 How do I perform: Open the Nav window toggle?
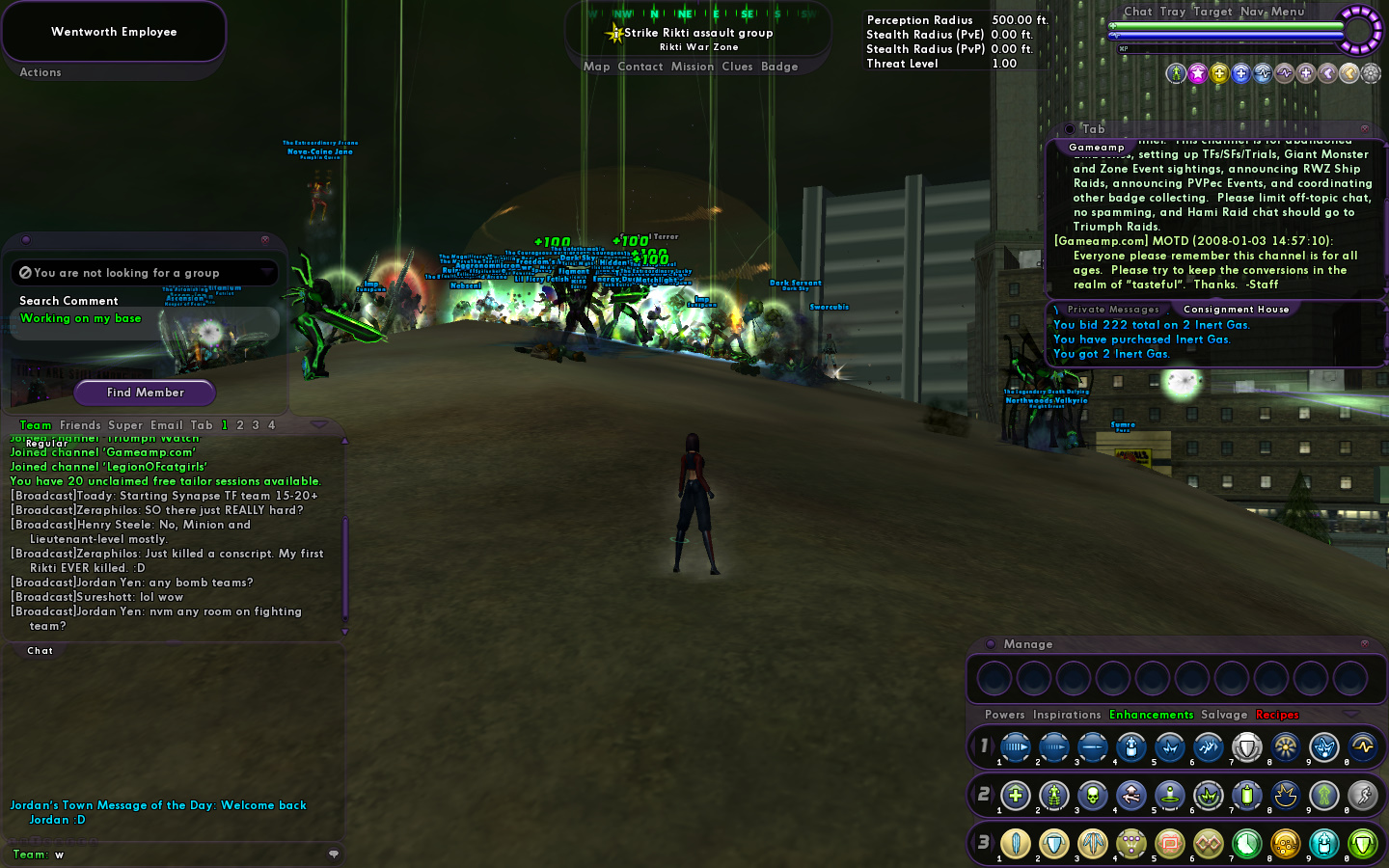click(1252, 12)
